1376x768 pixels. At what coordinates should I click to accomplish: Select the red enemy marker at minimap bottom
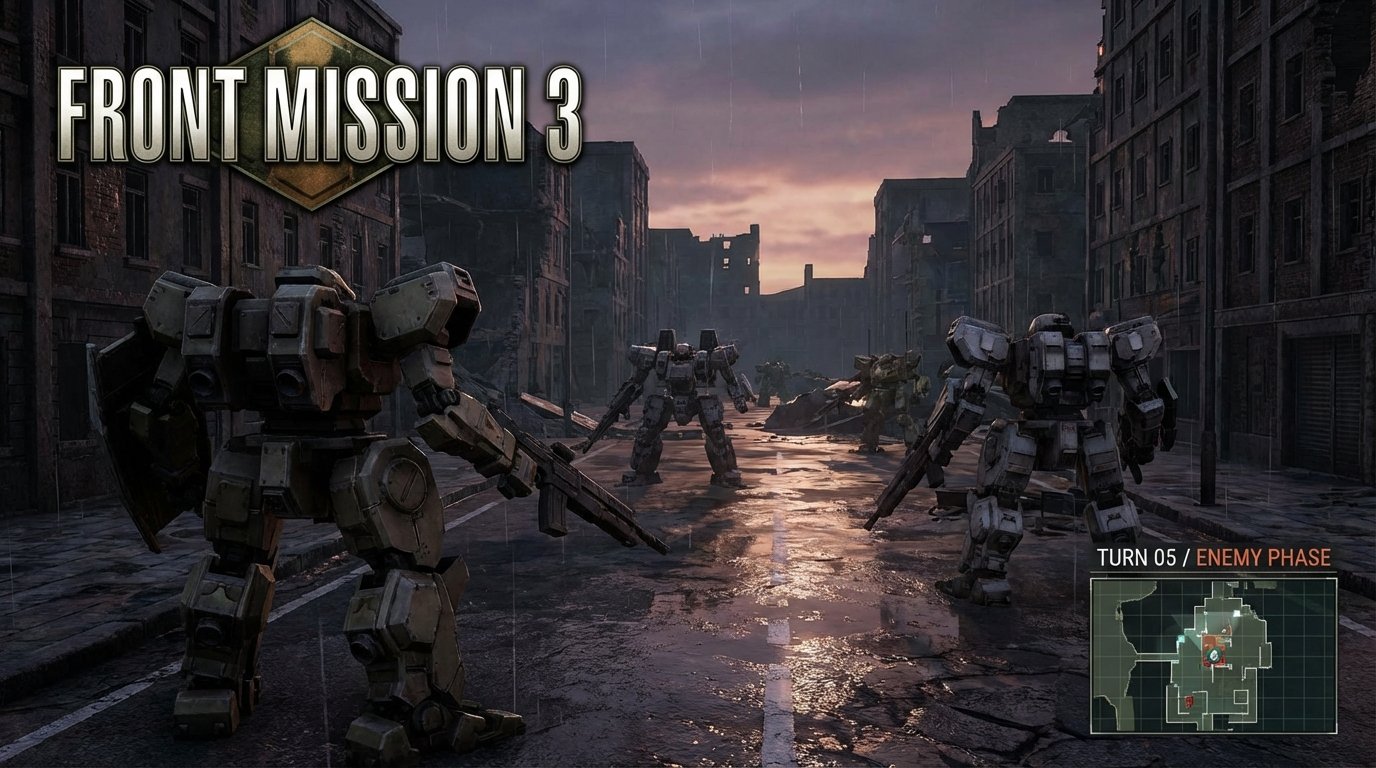[1188, 700]
